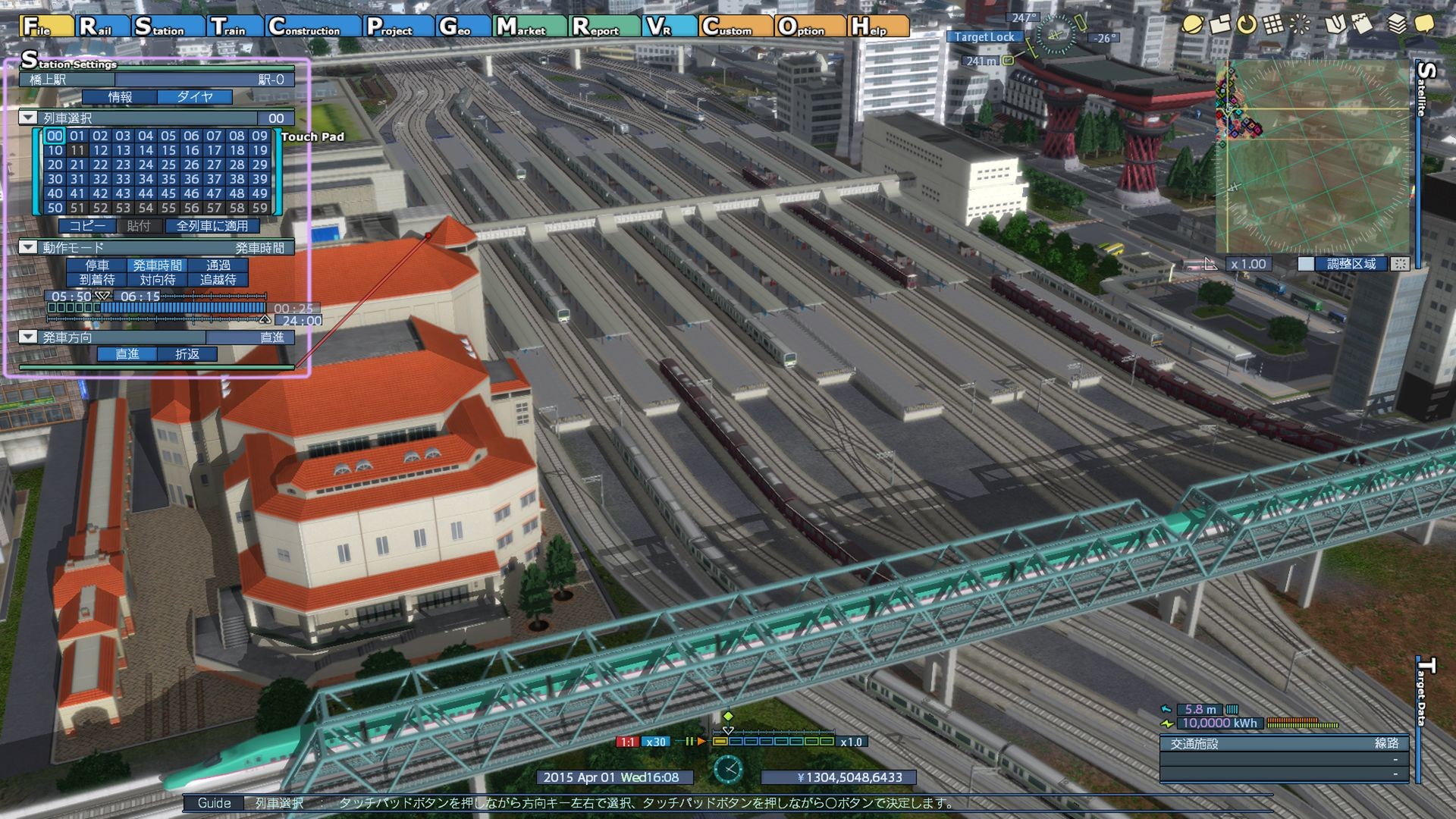Select the 追越待 operation mode
This screenshot has height=819, width=1456.
218,280
